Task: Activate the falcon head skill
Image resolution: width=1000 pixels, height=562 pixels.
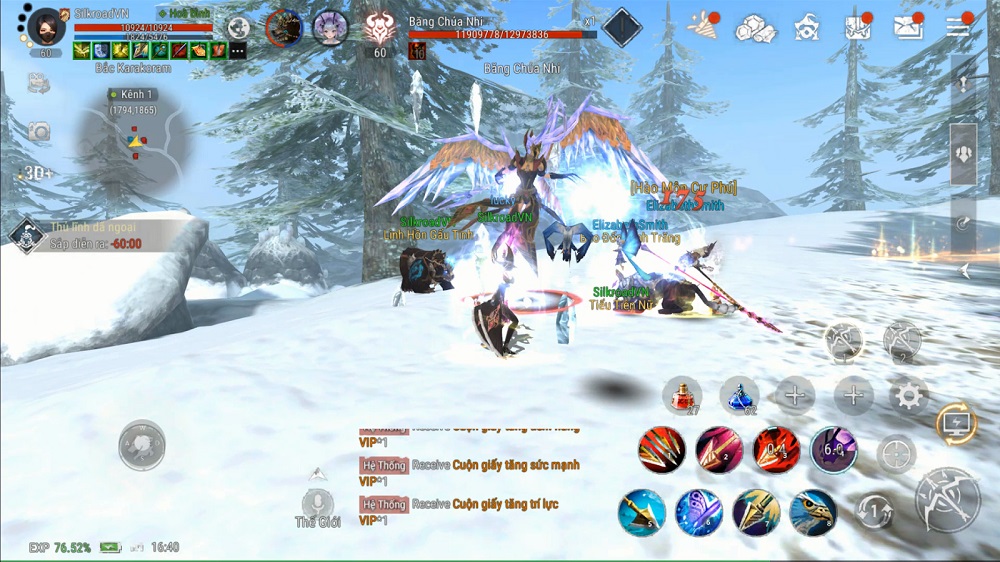Action: tap(813, 513)
